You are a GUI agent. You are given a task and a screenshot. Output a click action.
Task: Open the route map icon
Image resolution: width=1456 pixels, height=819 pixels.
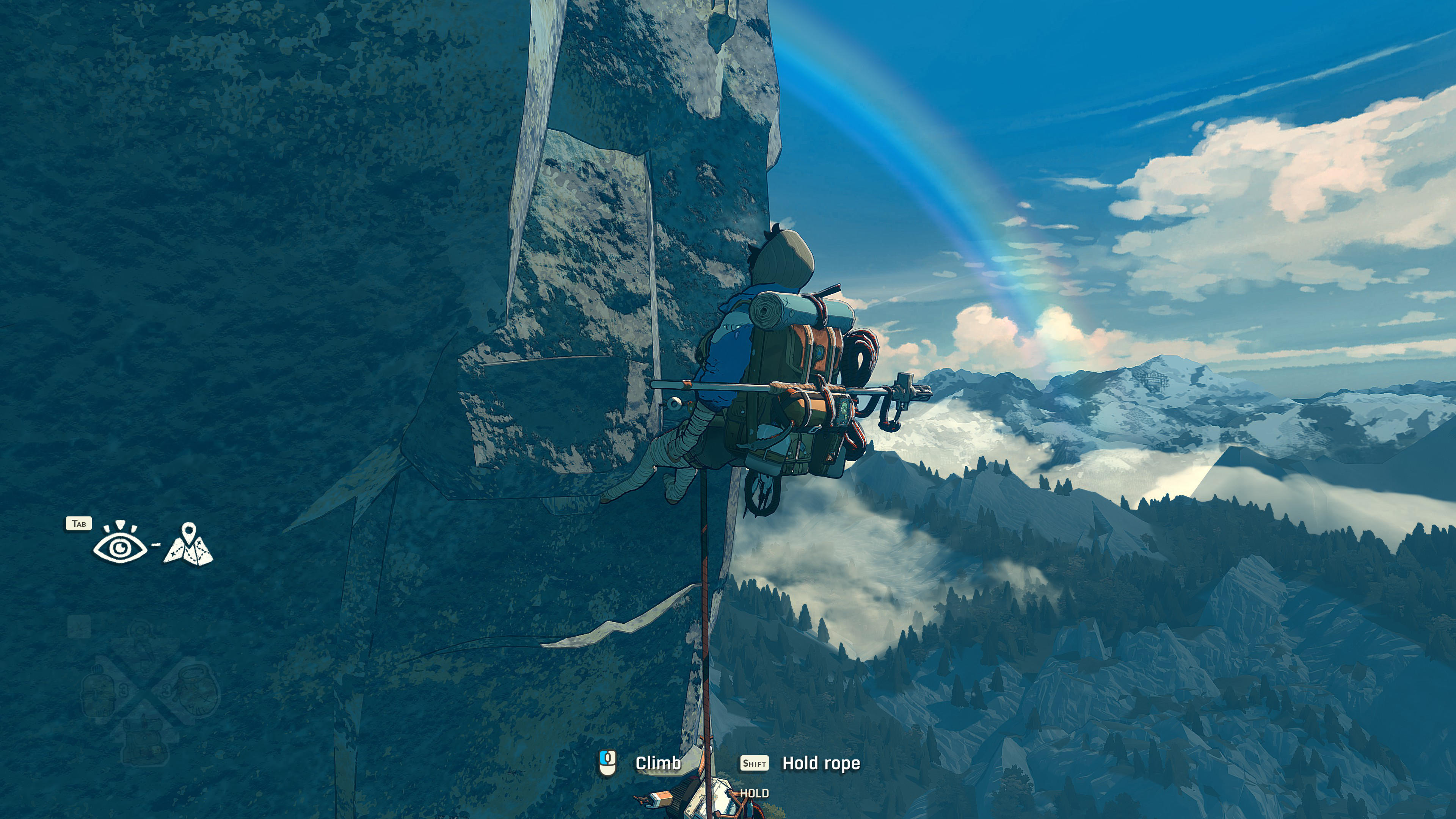point(188,545)
